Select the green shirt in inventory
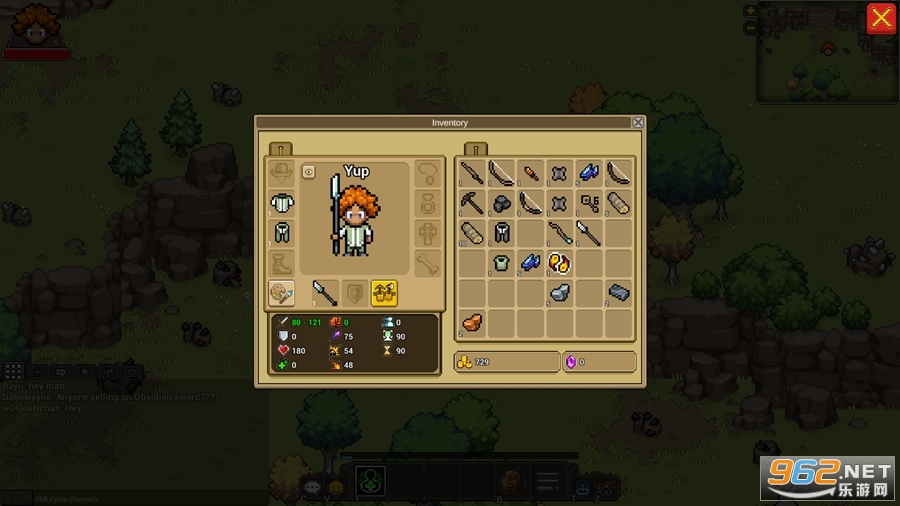Viewport: 900px width, 506px height. coord(501,263)
